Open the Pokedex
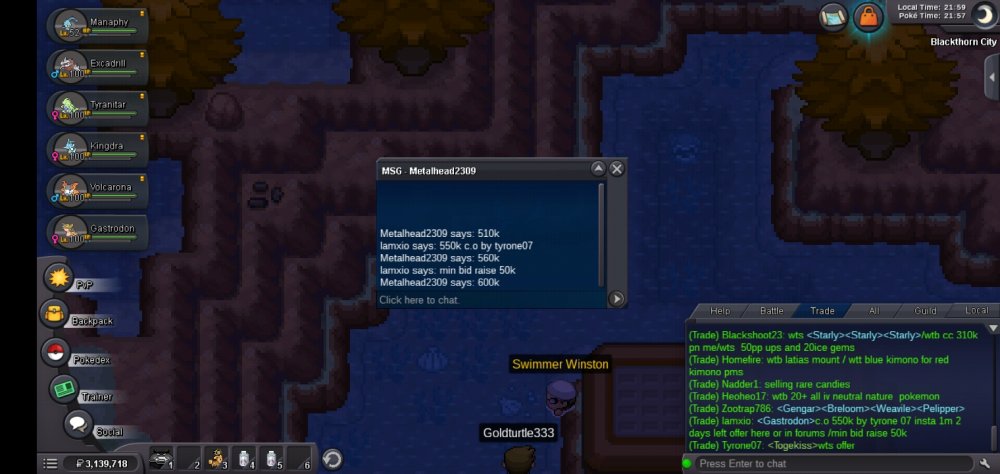This screenshot has height=474, width=1000. click(55, 352)
